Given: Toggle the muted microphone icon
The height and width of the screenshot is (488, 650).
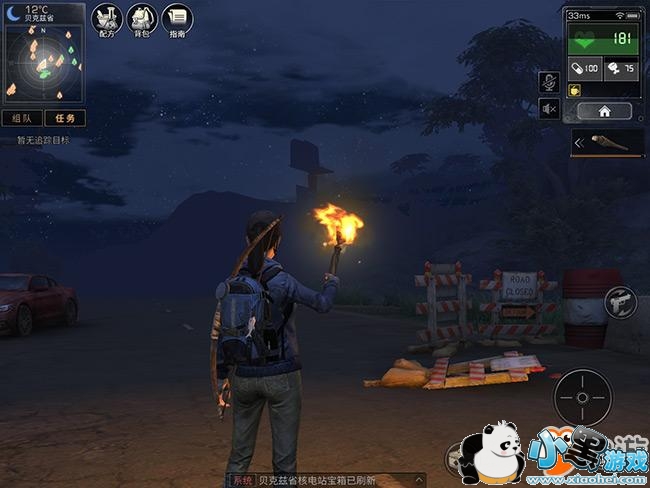Looking at the screenshot, I should [x=549, y=82].
